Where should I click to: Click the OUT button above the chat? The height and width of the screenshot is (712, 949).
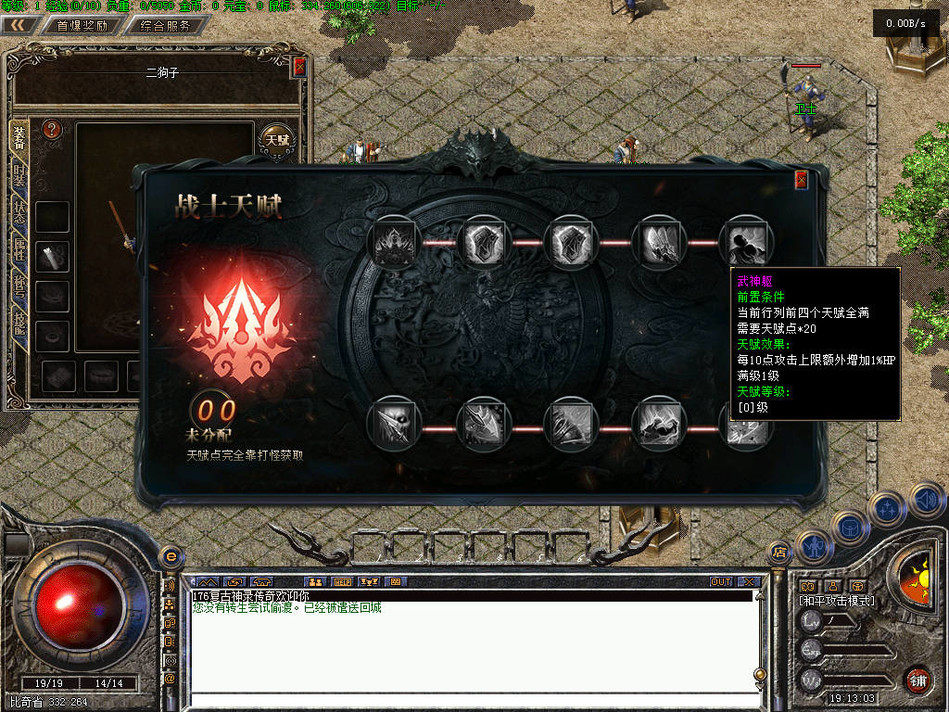point(720,581)
